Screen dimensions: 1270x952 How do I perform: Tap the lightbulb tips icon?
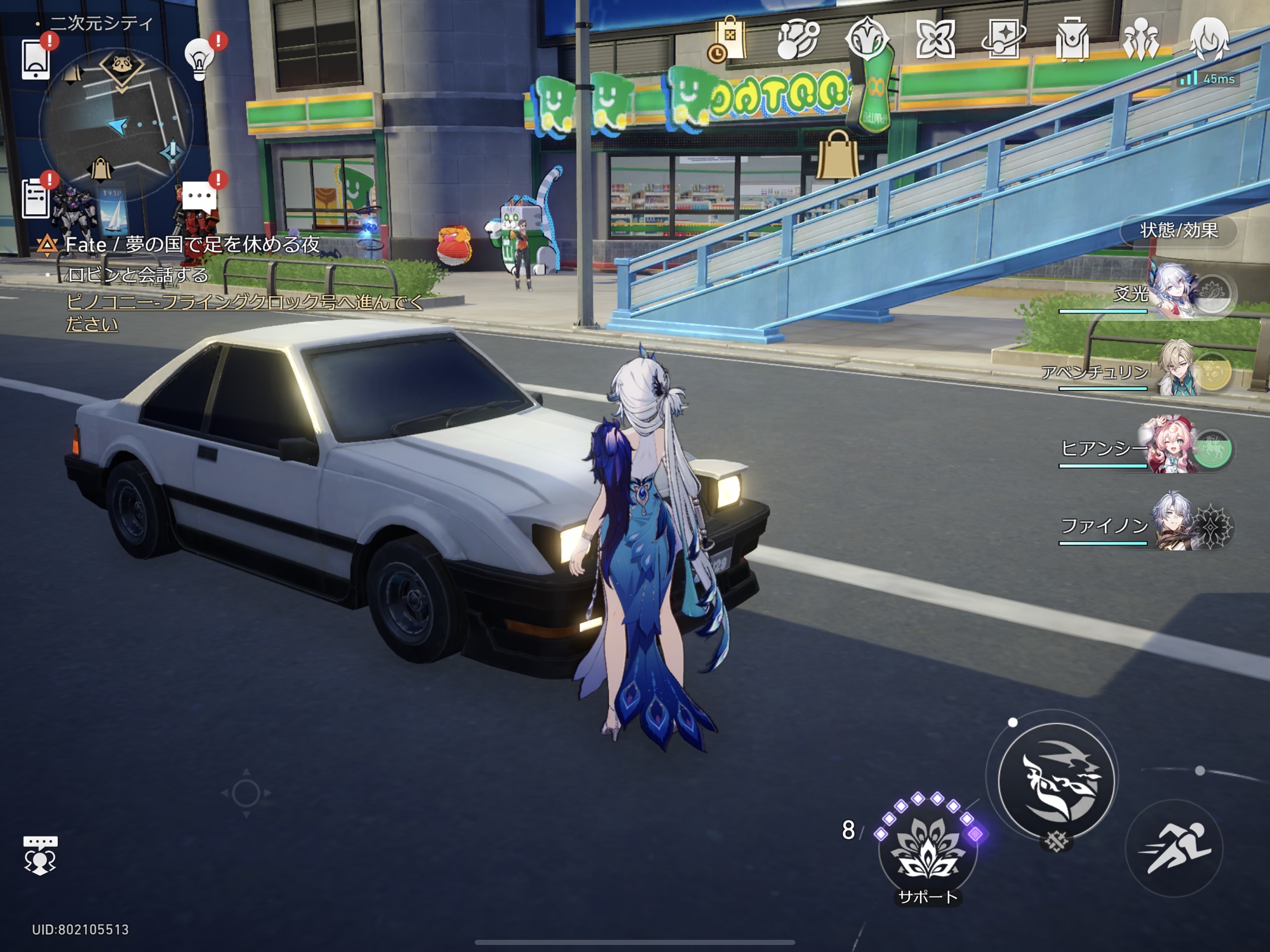pyautogui.click(x=199, y=59)
